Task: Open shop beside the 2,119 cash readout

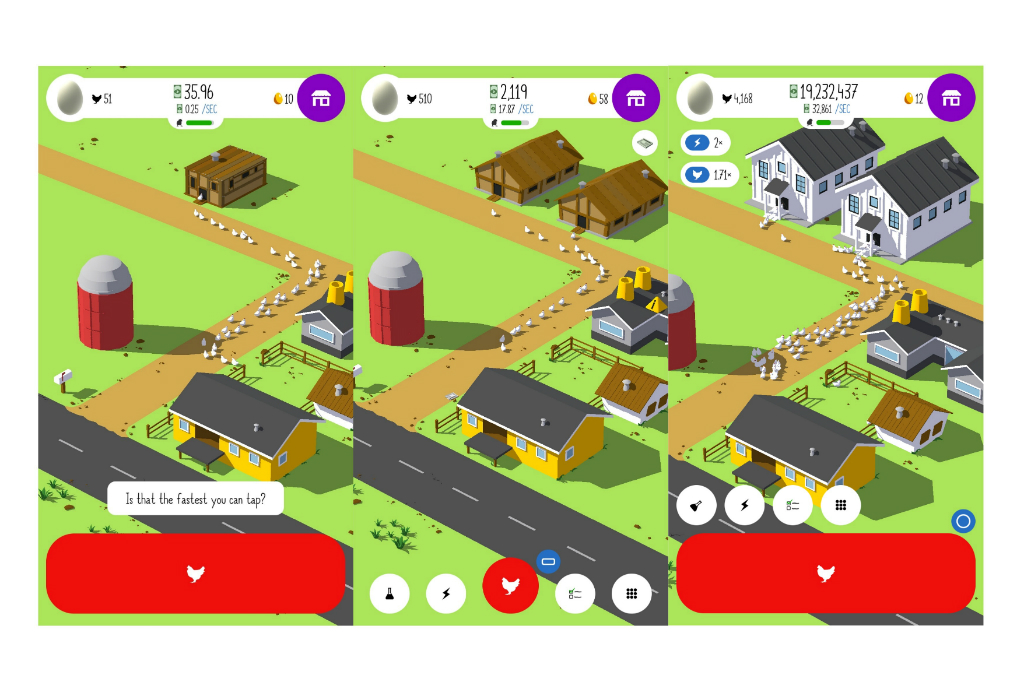Action: click(636, 98)
